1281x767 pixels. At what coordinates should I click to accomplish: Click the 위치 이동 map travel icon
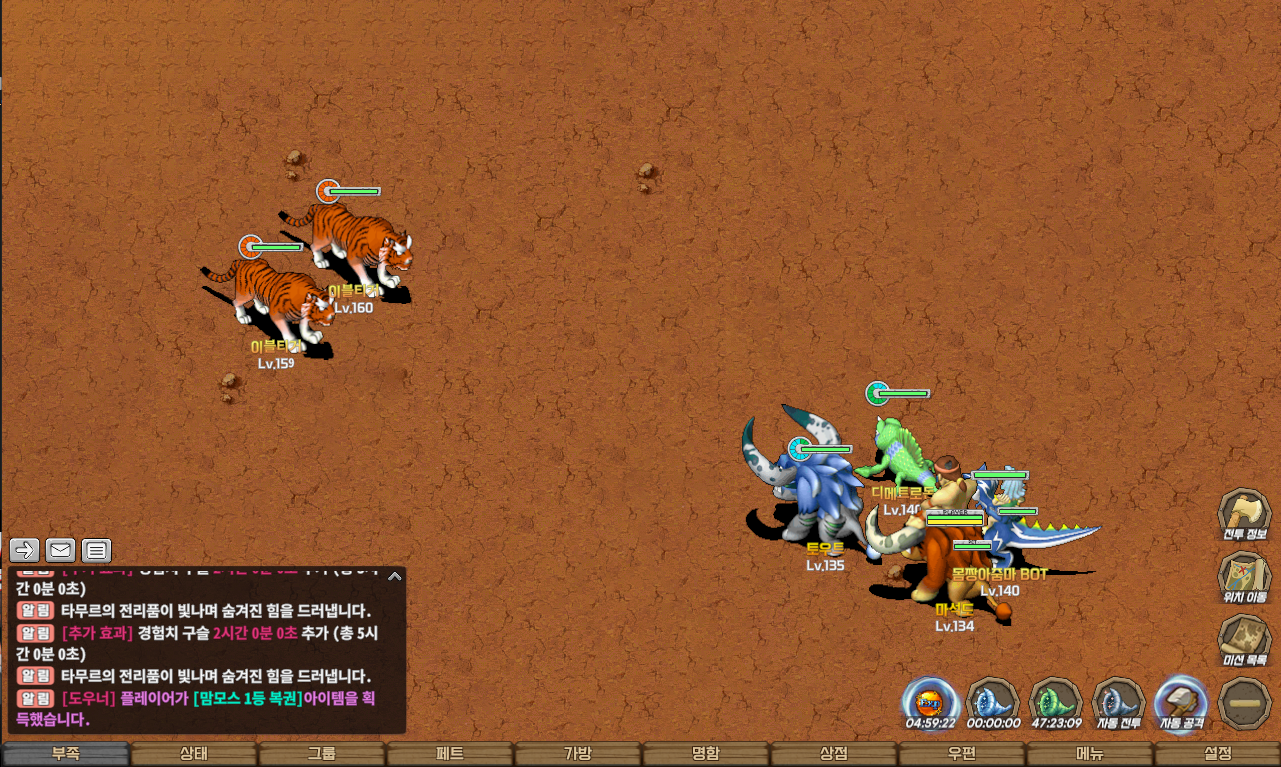click(1244, 577)
